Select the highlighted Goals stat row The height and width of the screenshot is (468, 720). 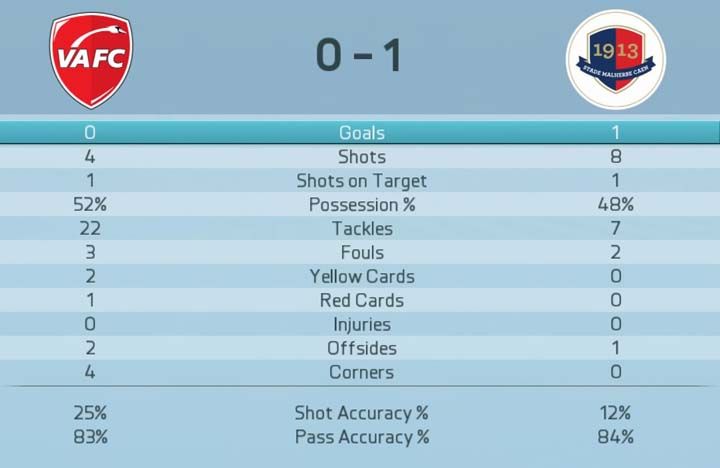(x=361, y=132)
